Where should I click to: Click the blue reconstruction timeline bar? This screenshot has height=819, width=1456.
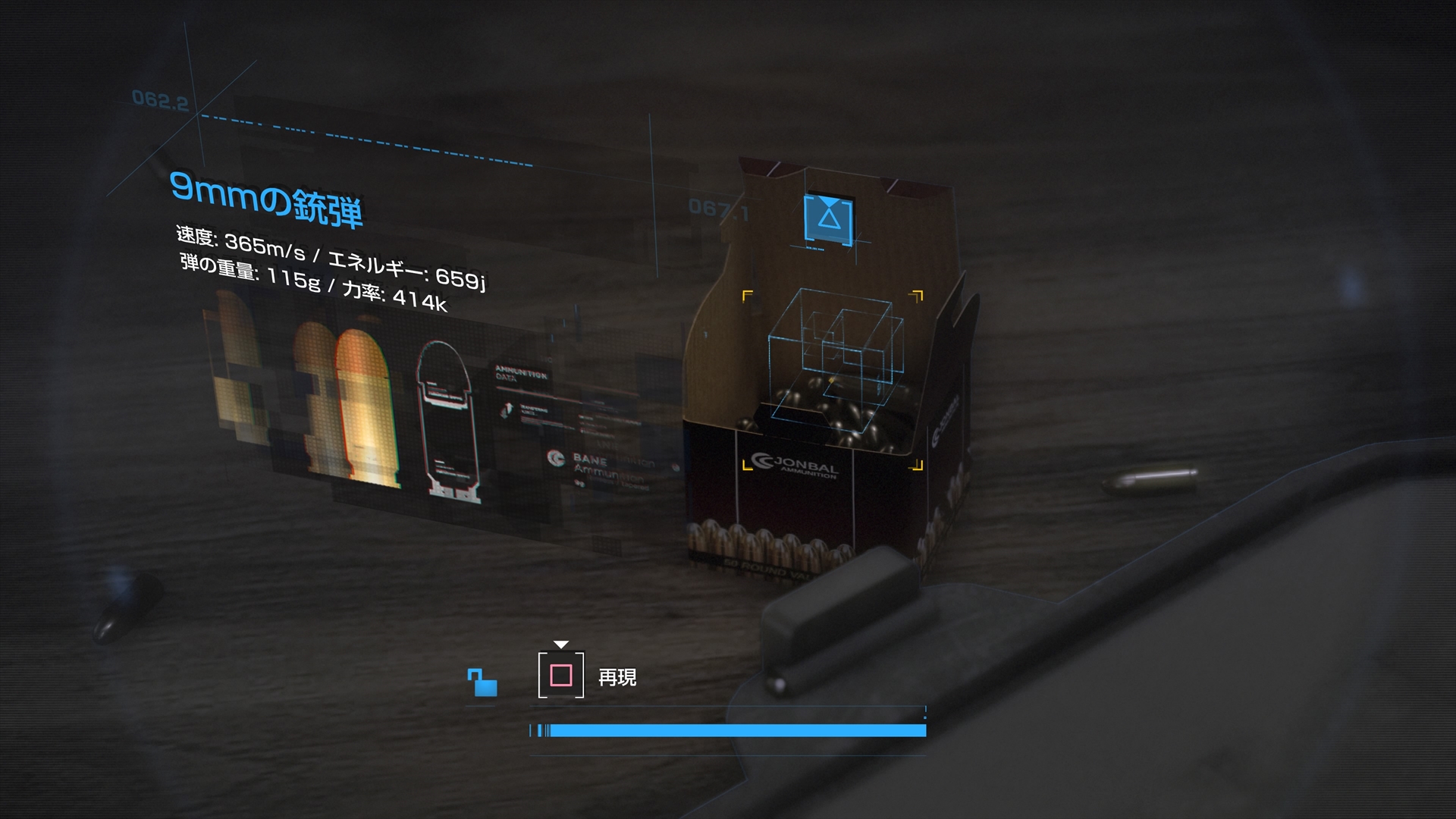pyautogui.click(x=728, y=730)
